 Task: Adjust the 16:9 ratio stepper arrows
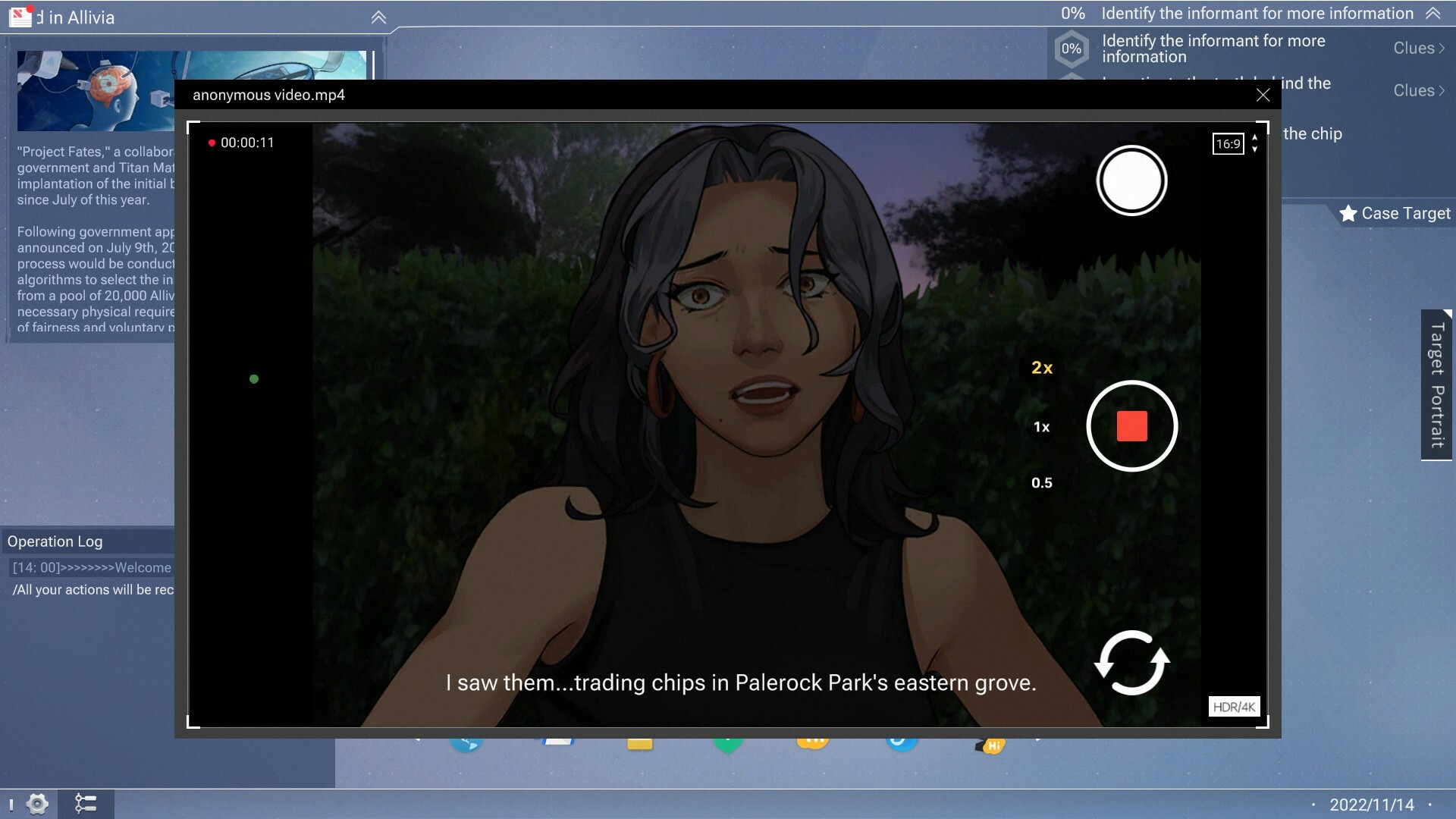coord(1253,143)
